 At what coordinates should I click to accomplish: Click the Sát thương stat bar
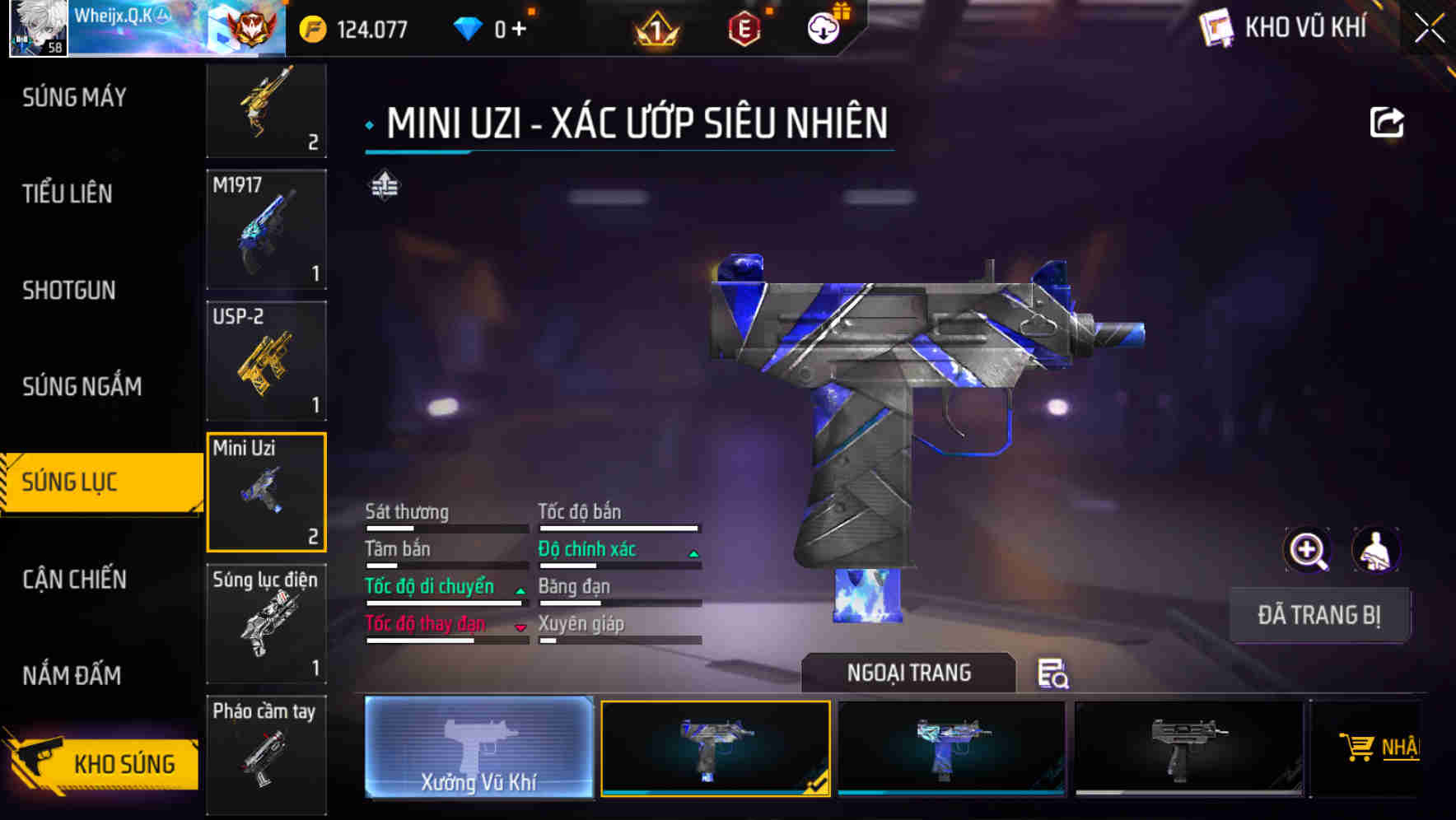point(445,526)
